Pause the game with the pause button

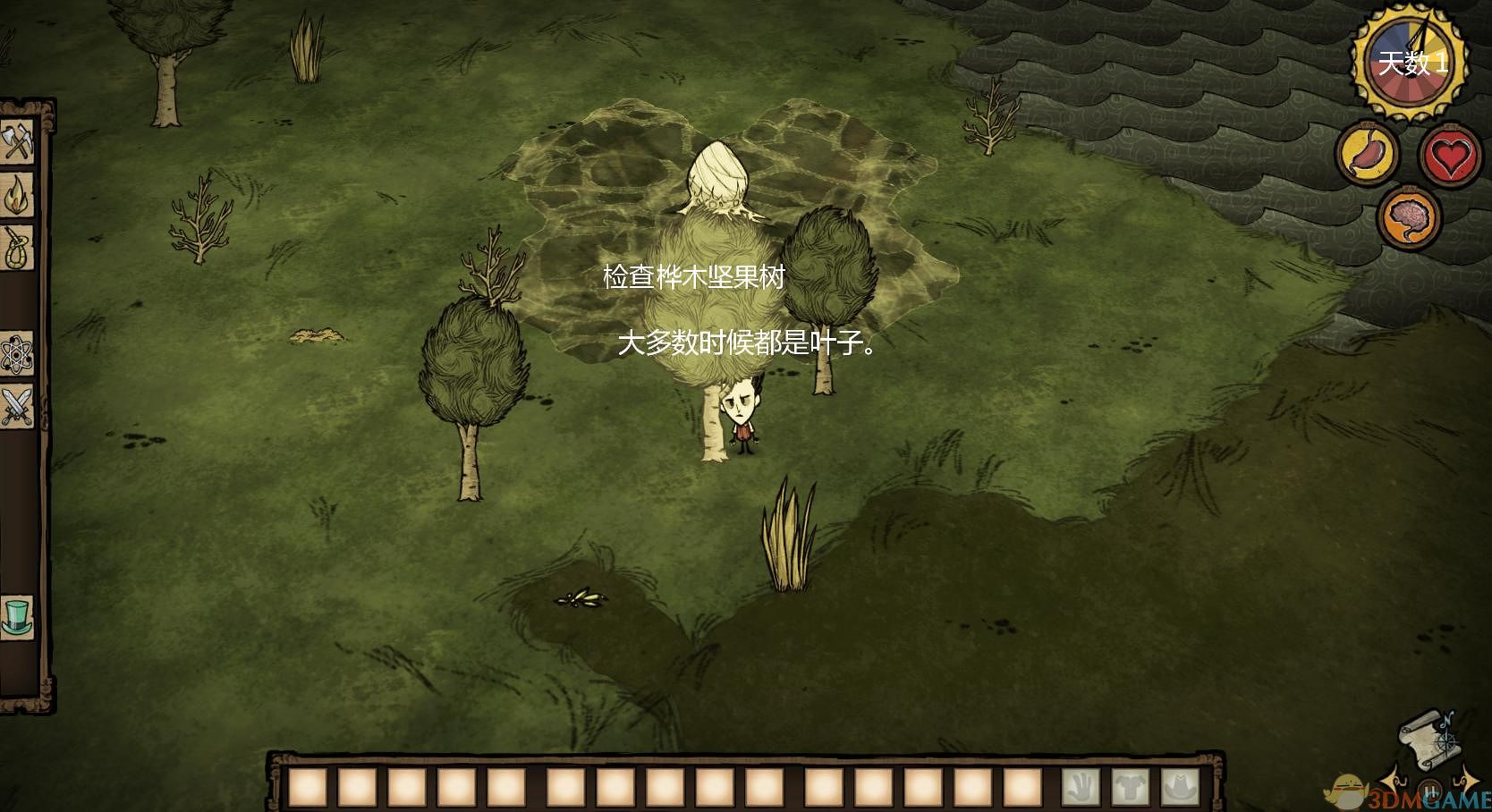1428,791
